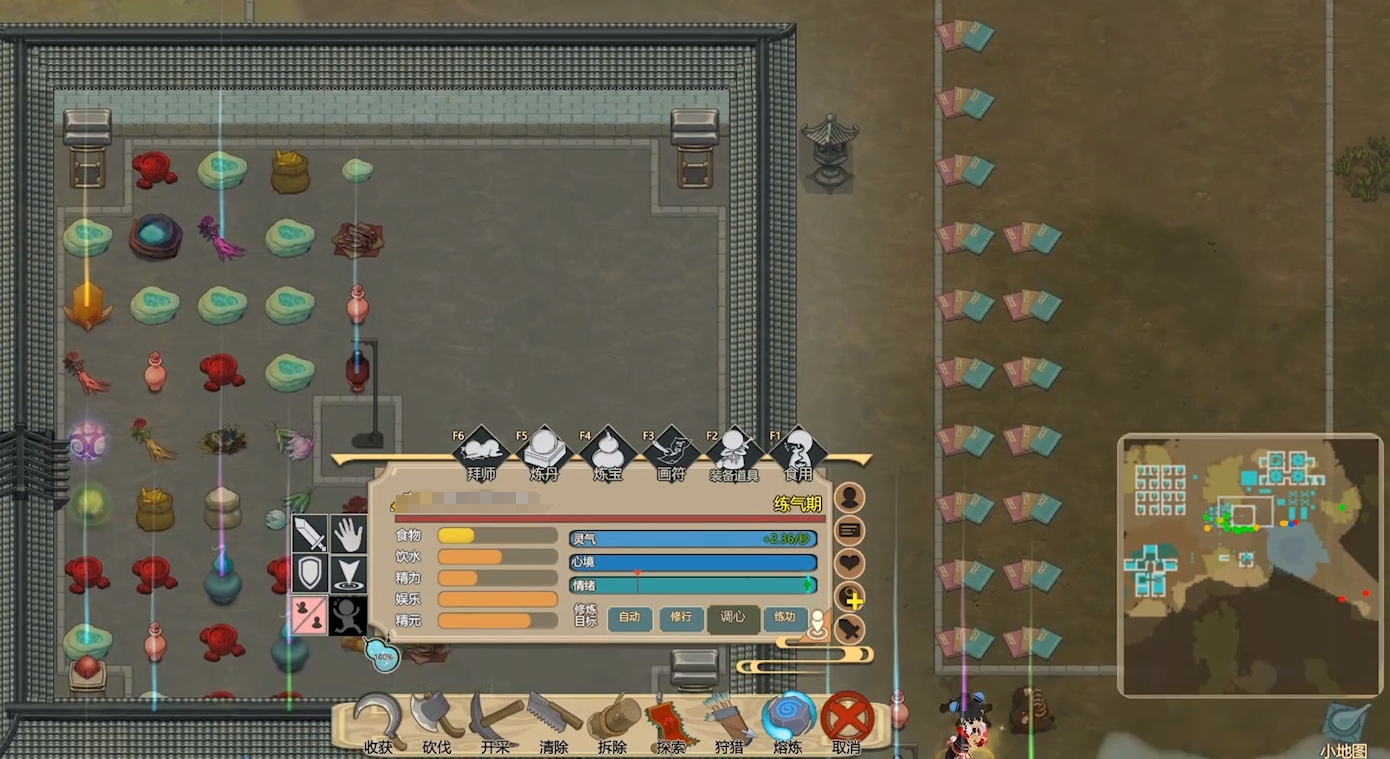Open the 炼丹 alchemy action
This screenshot has height=759, width=1390.
(x=545, y=455)
